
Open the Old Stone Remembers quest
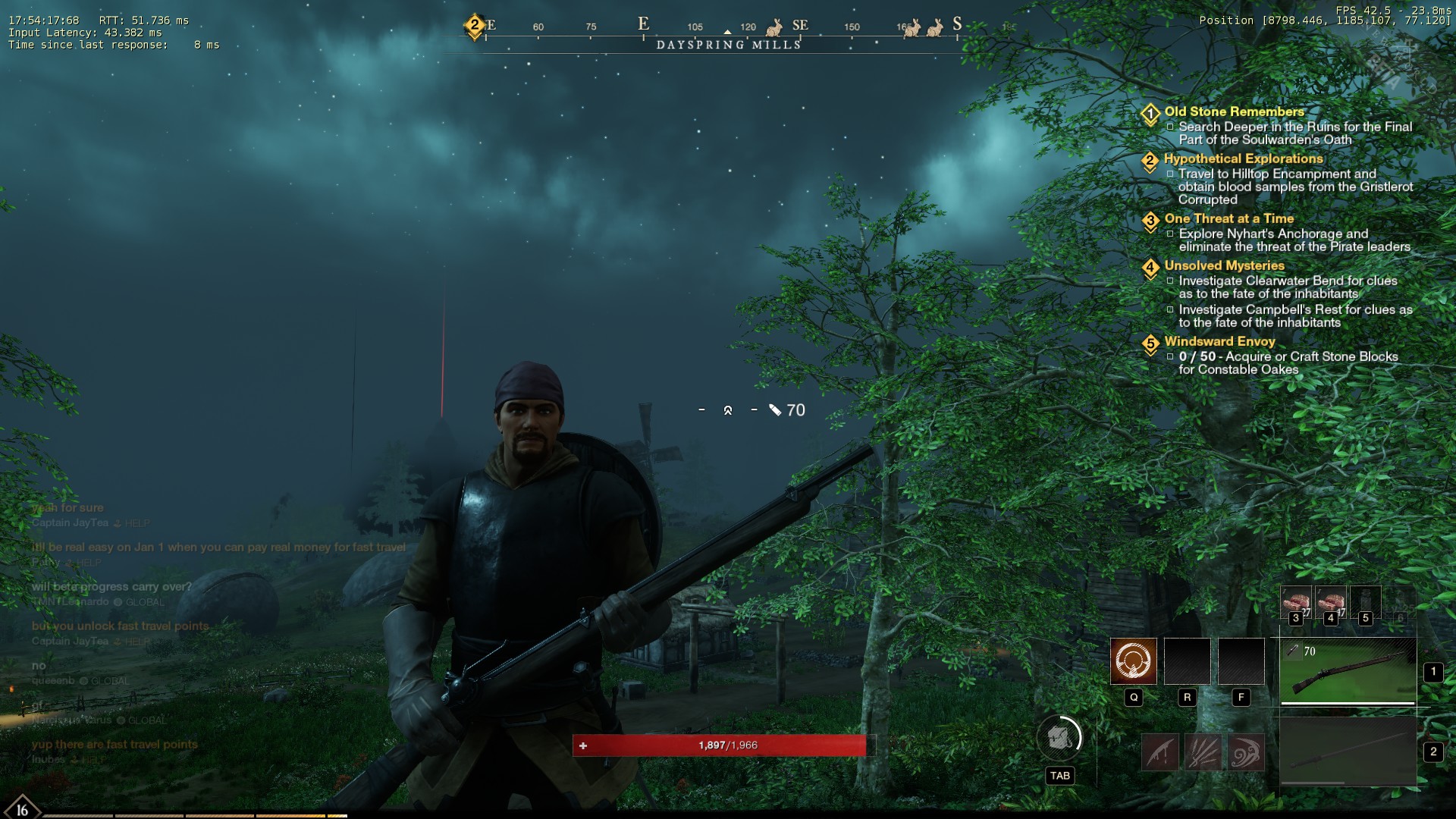tap(1234, 111)
